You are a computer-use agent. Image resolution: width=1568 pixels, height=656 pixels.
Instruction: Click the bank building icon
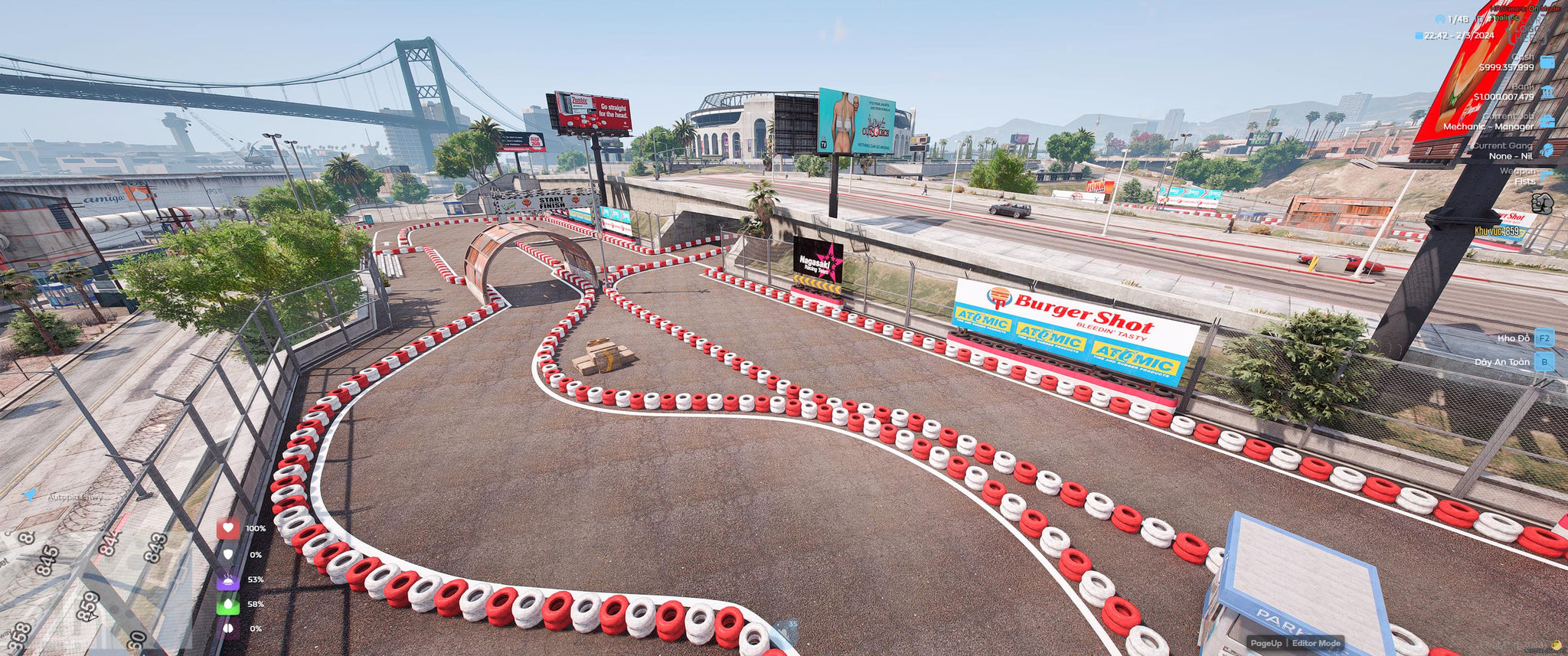[1547, 92]
